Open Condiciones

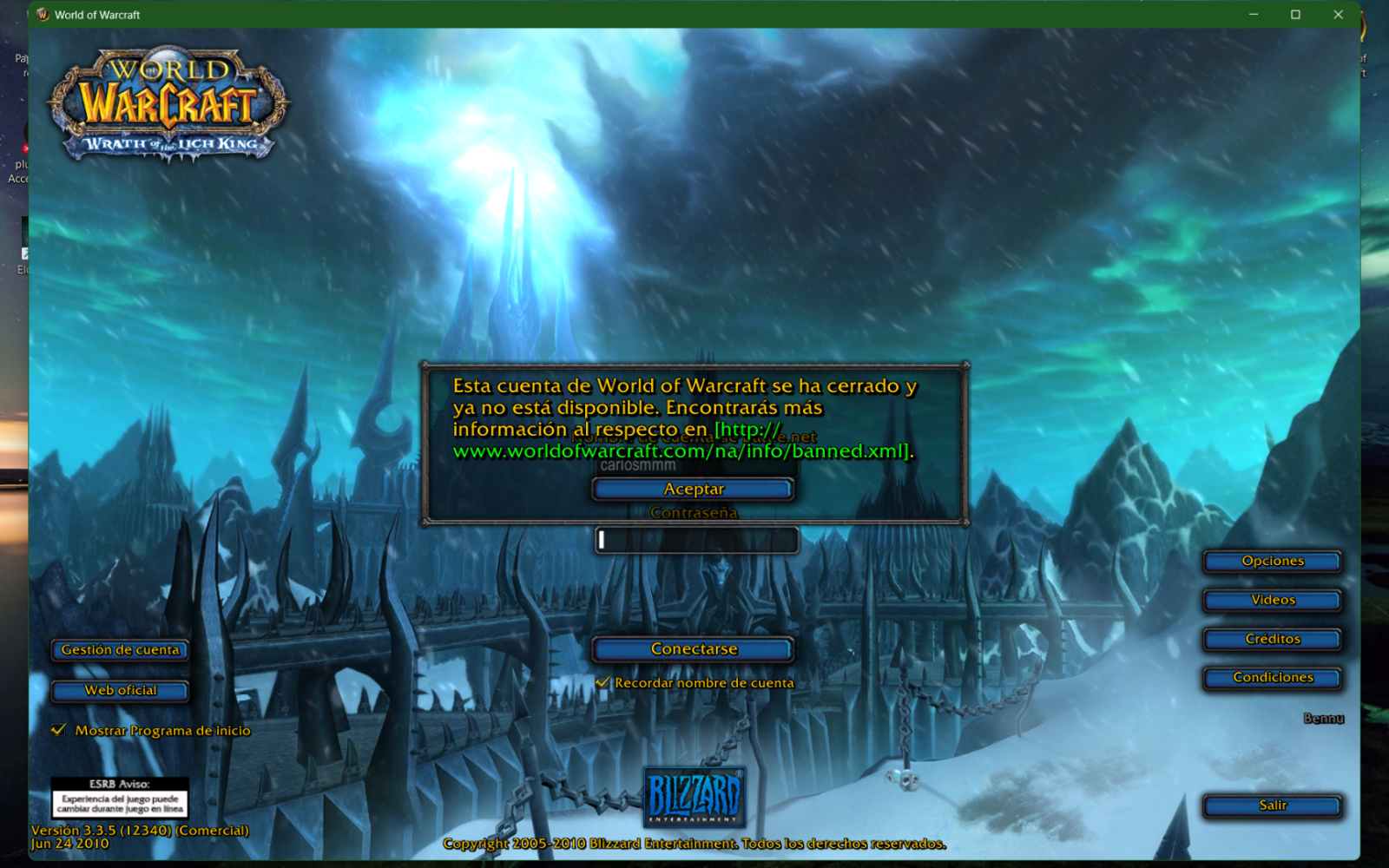[1271, 678]
